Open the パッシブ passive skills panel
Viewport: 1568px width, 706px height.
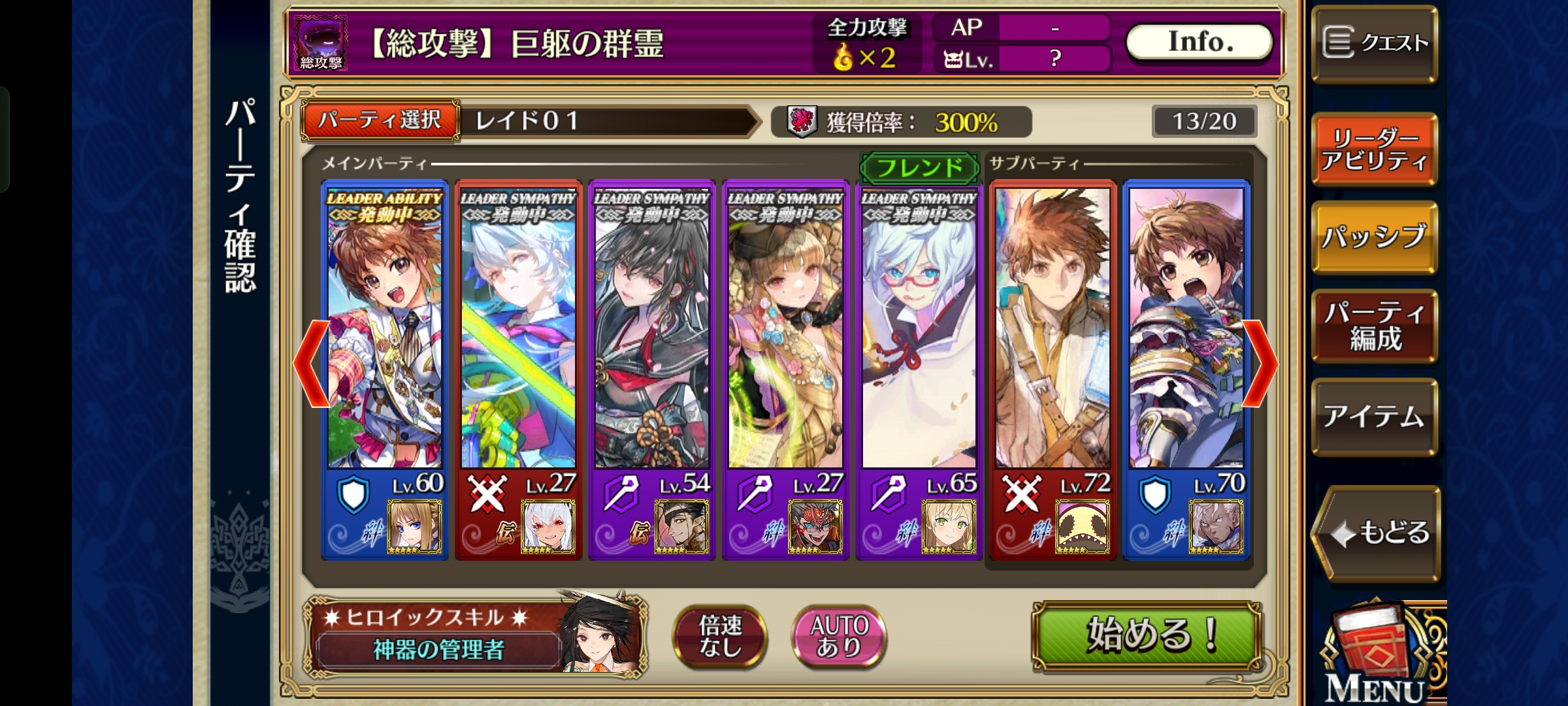point(1375,237)
